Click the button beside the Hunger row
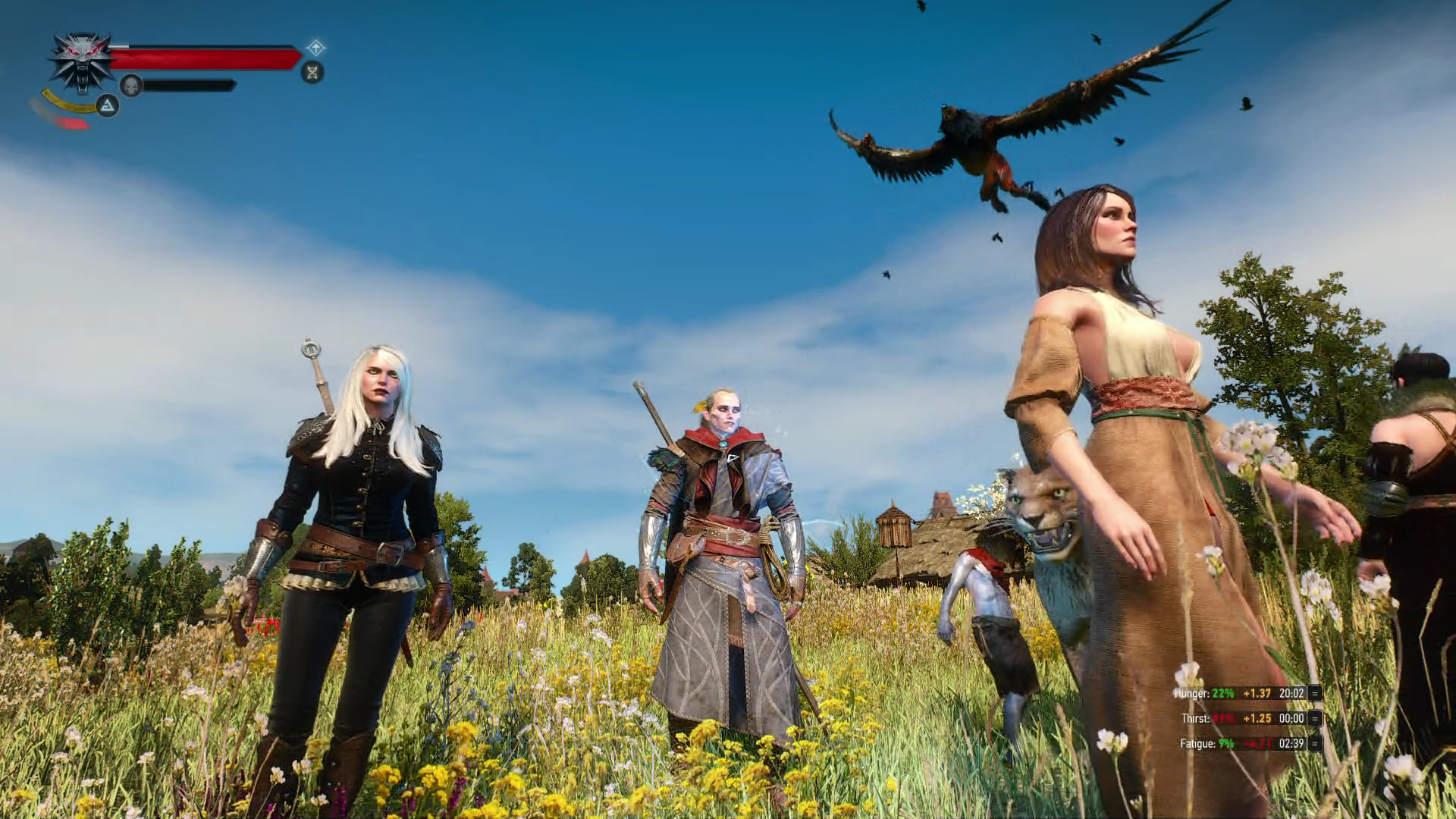 coord(1315,693)
